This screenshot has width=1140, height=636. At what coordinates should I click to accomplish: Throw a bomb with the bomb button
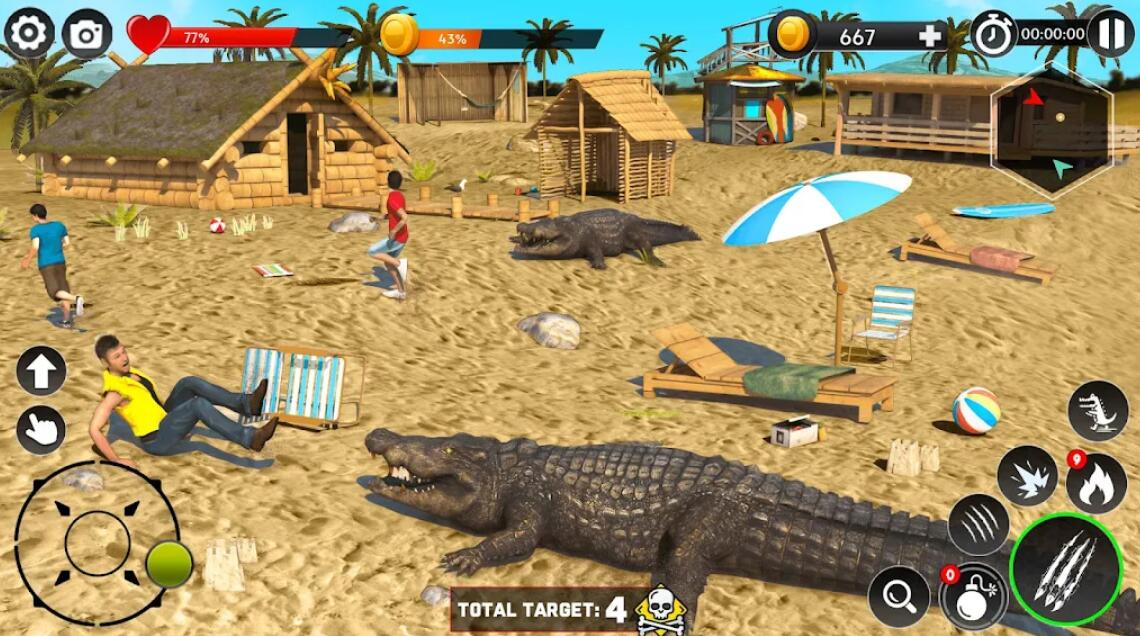click(972, 597)
